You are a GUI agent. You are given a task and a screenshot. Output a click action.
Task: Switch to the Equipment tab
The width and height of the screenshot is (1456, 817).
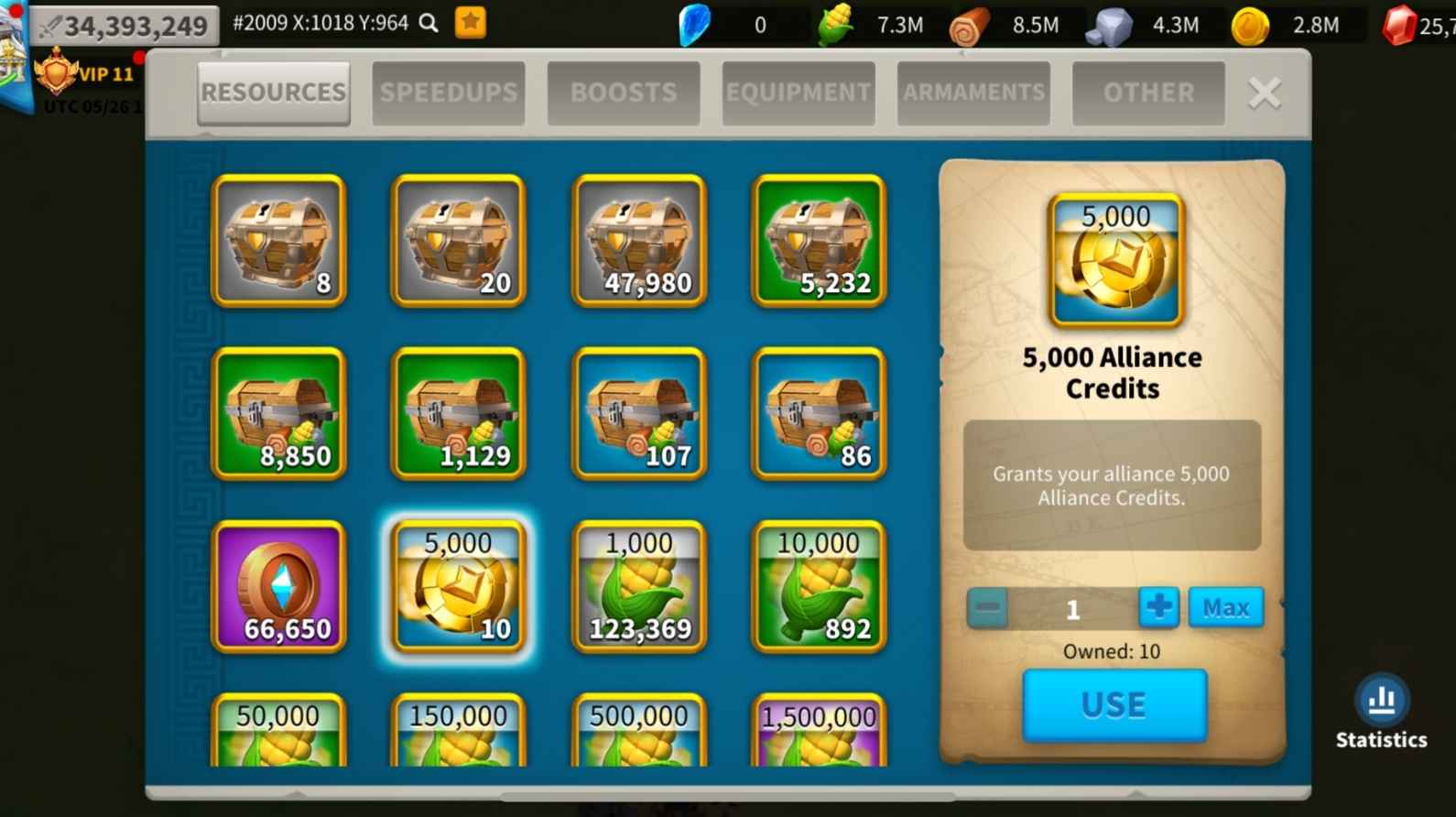coord(797,93)
